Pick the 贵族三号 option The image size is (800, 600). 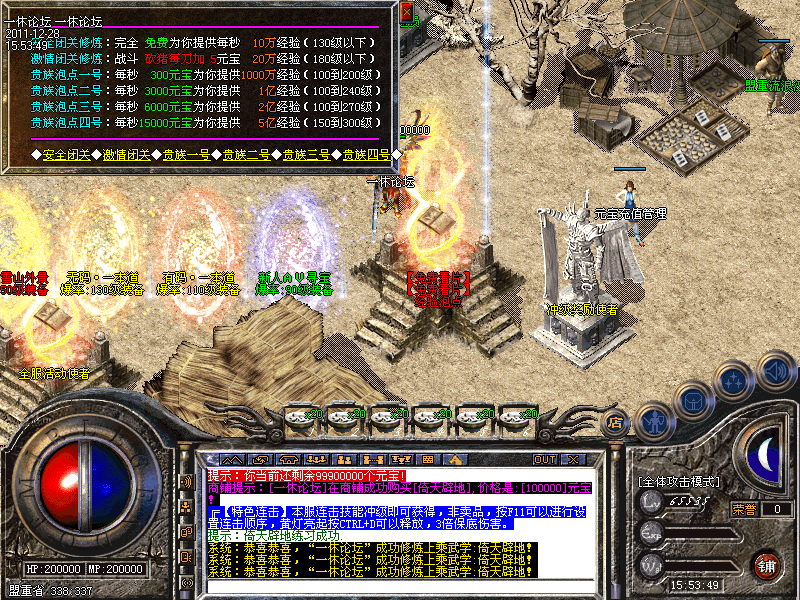tap(307, 155)
